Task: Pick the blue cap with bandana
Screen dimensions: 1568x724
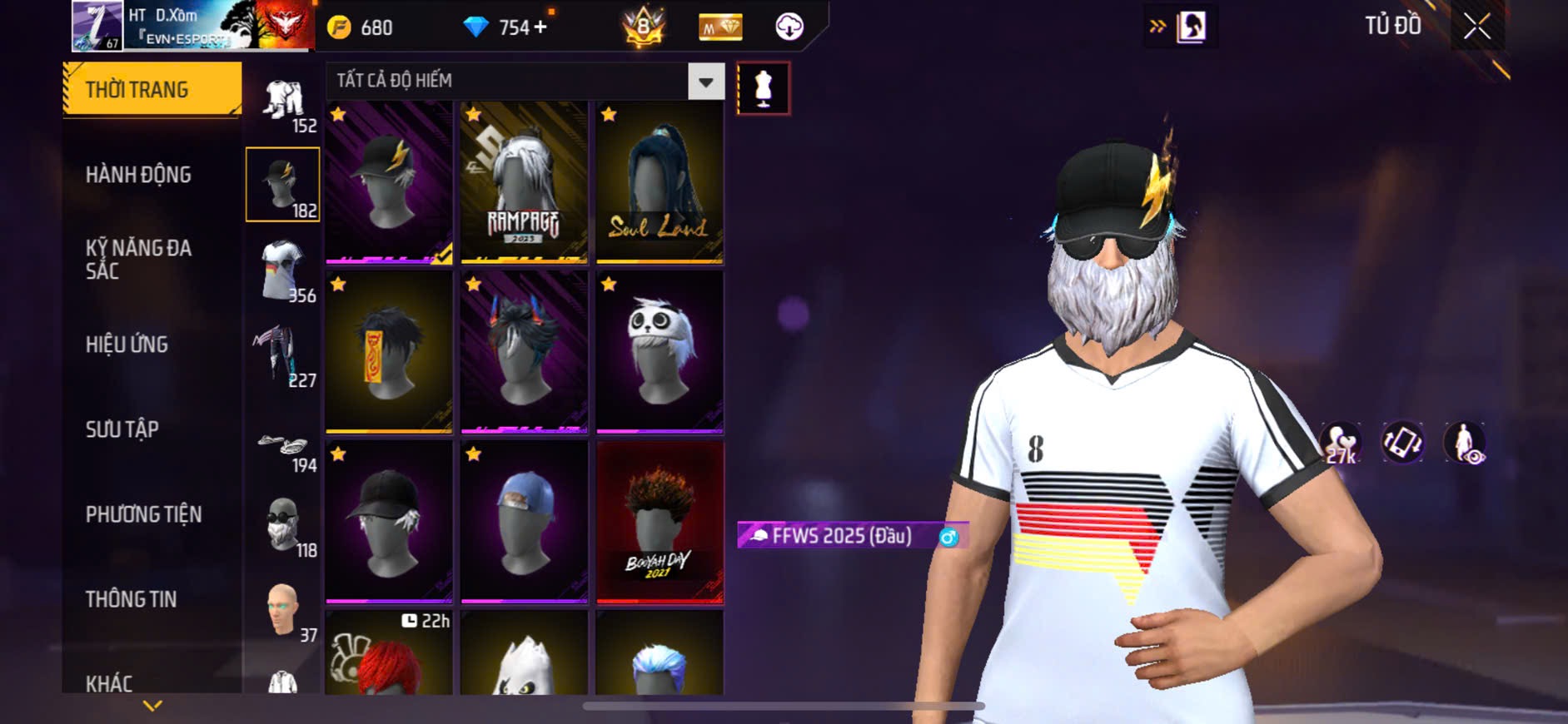Action: [x=524, y=522]
